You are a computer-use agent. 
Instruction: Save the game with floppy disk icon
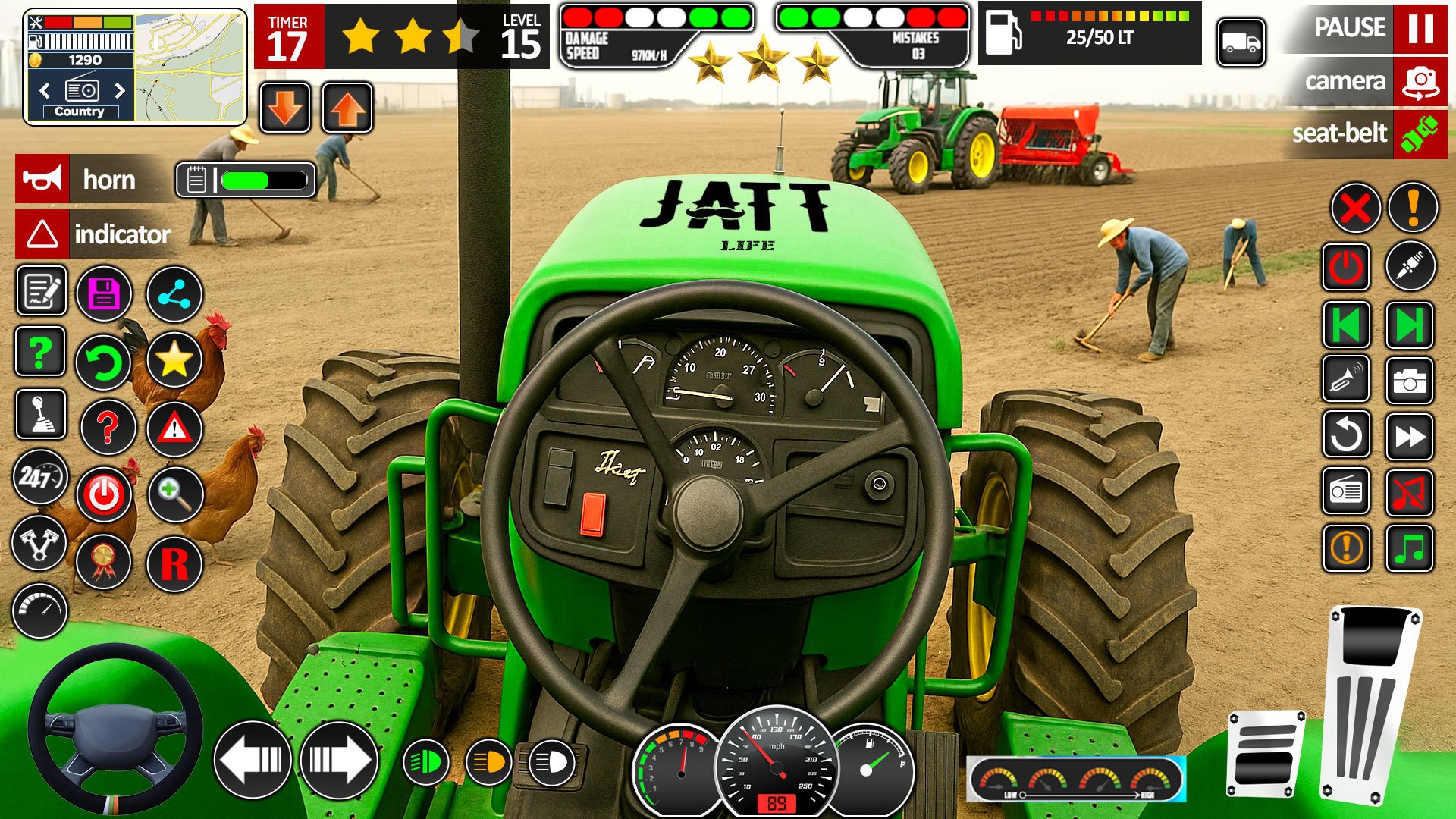(x=104, y=293)
